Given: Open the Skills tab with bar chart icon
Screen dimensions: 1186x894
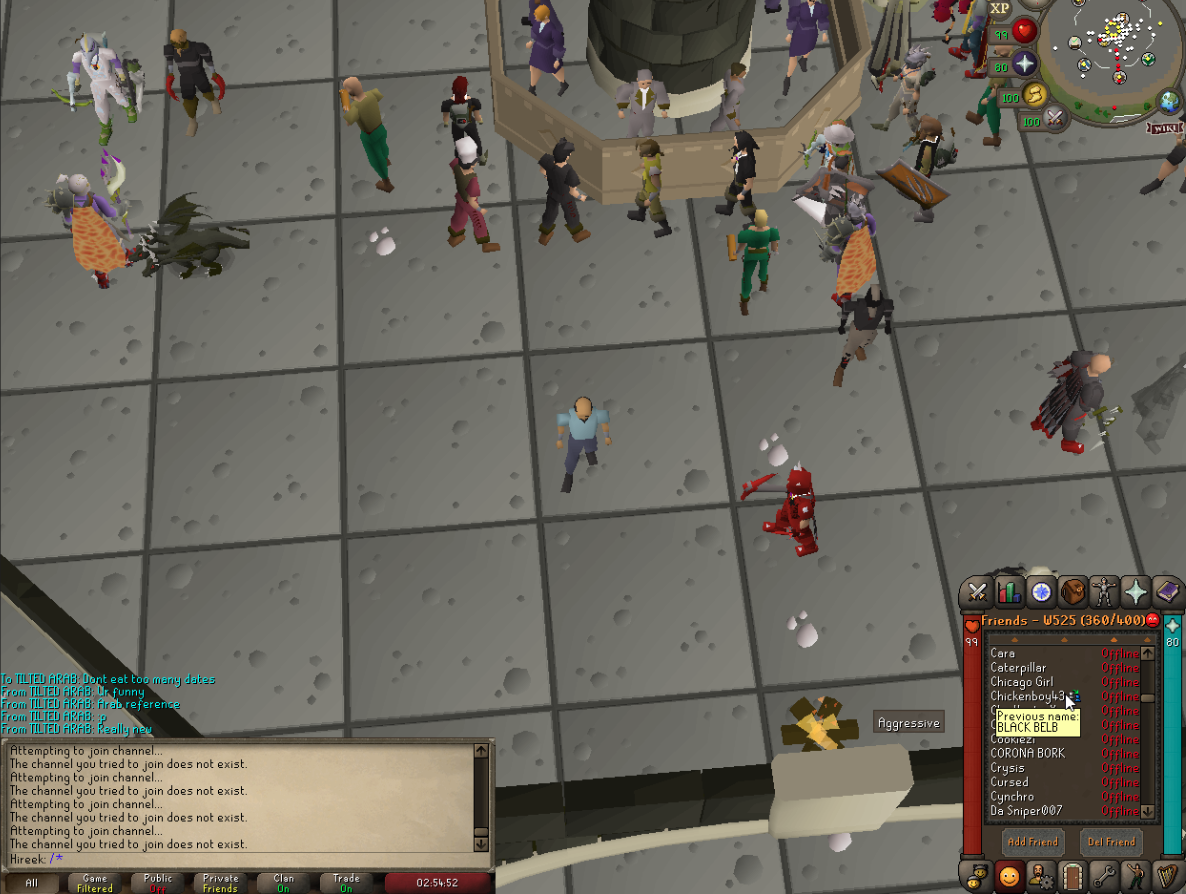Looking at the screenshot, I should [x=1009, y=592].
